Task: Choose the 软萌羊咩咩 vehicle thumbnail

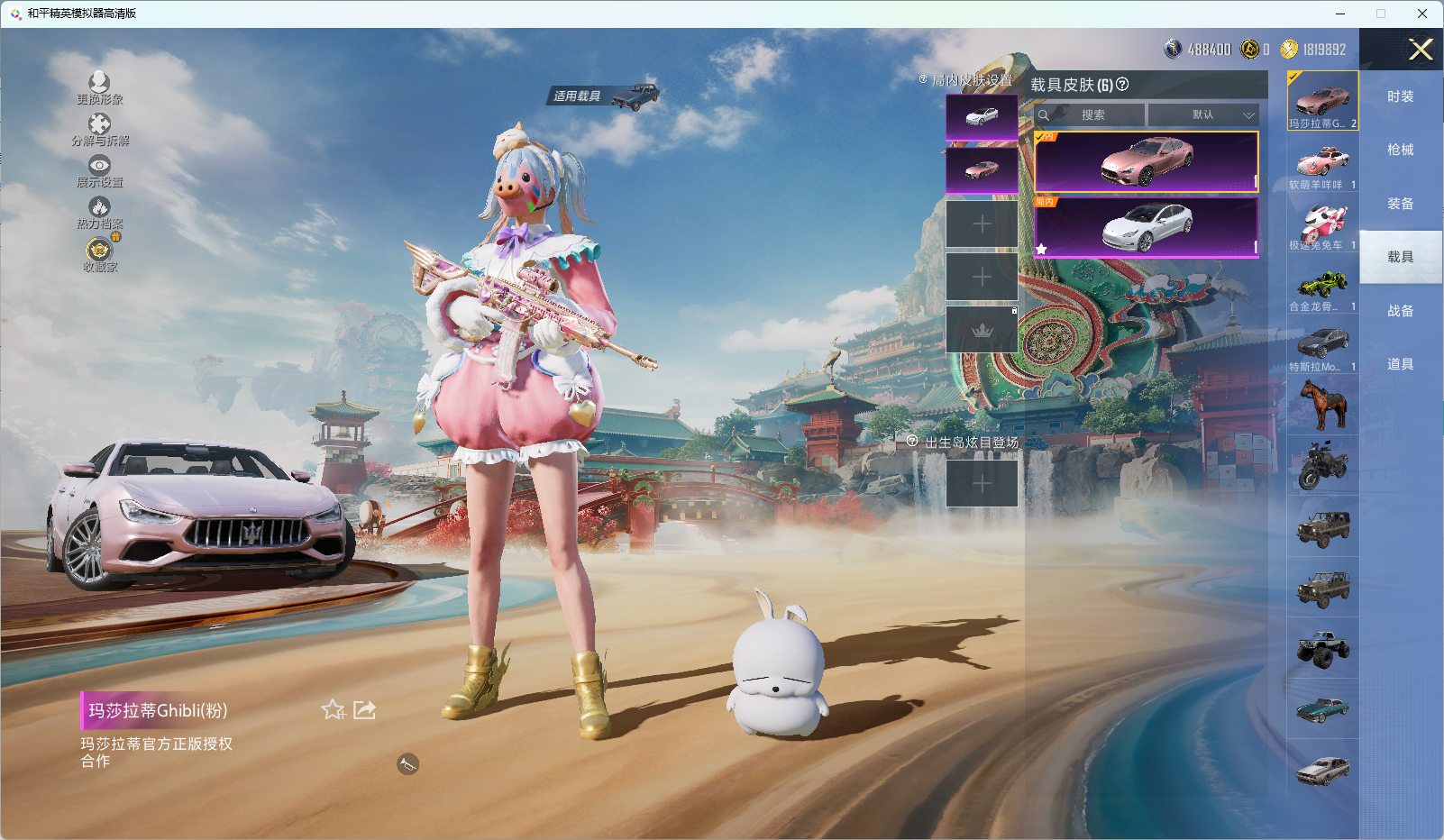Action: coord(1322,167)
